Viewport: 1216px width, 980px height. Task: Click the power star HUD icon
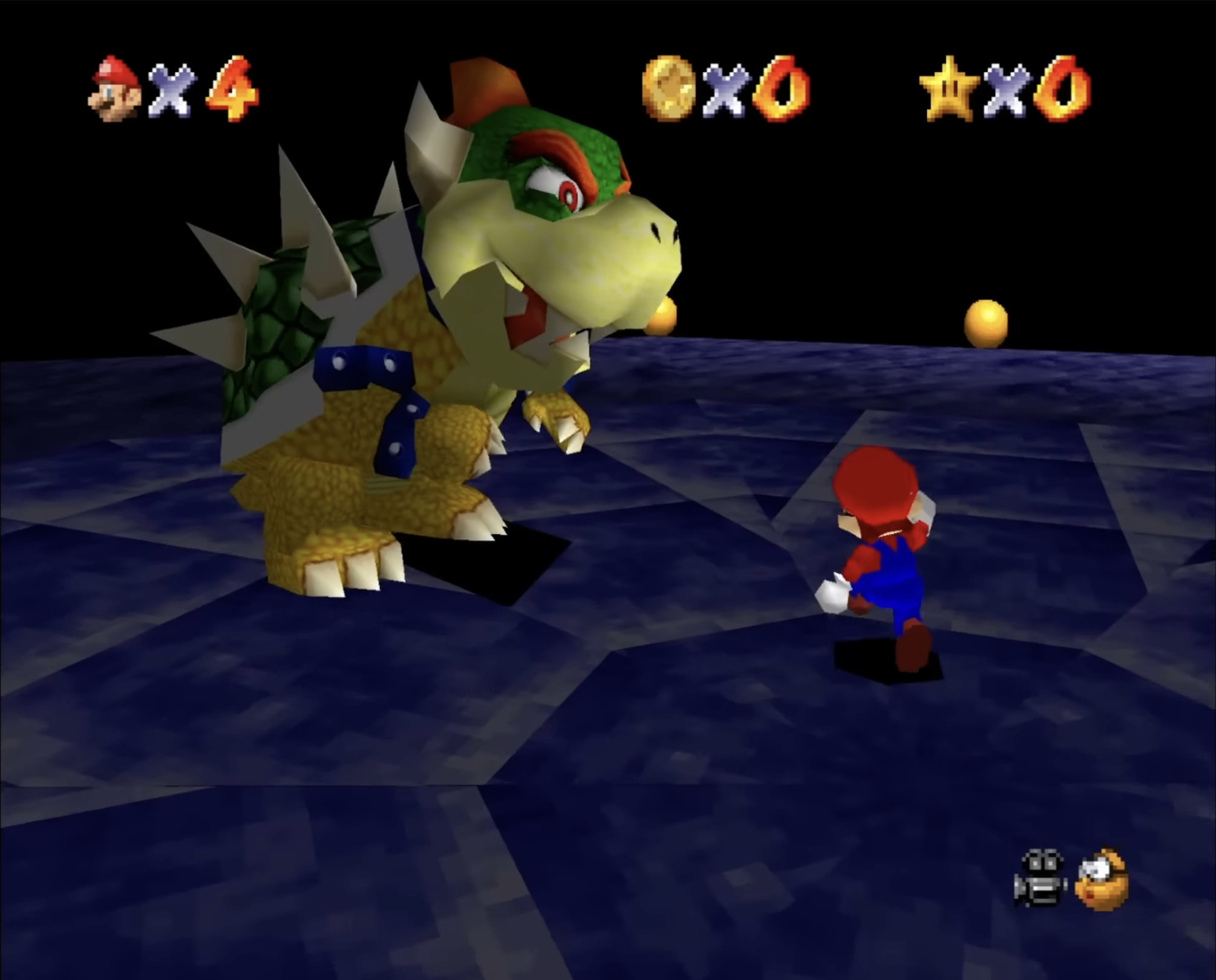coord(947,88)
